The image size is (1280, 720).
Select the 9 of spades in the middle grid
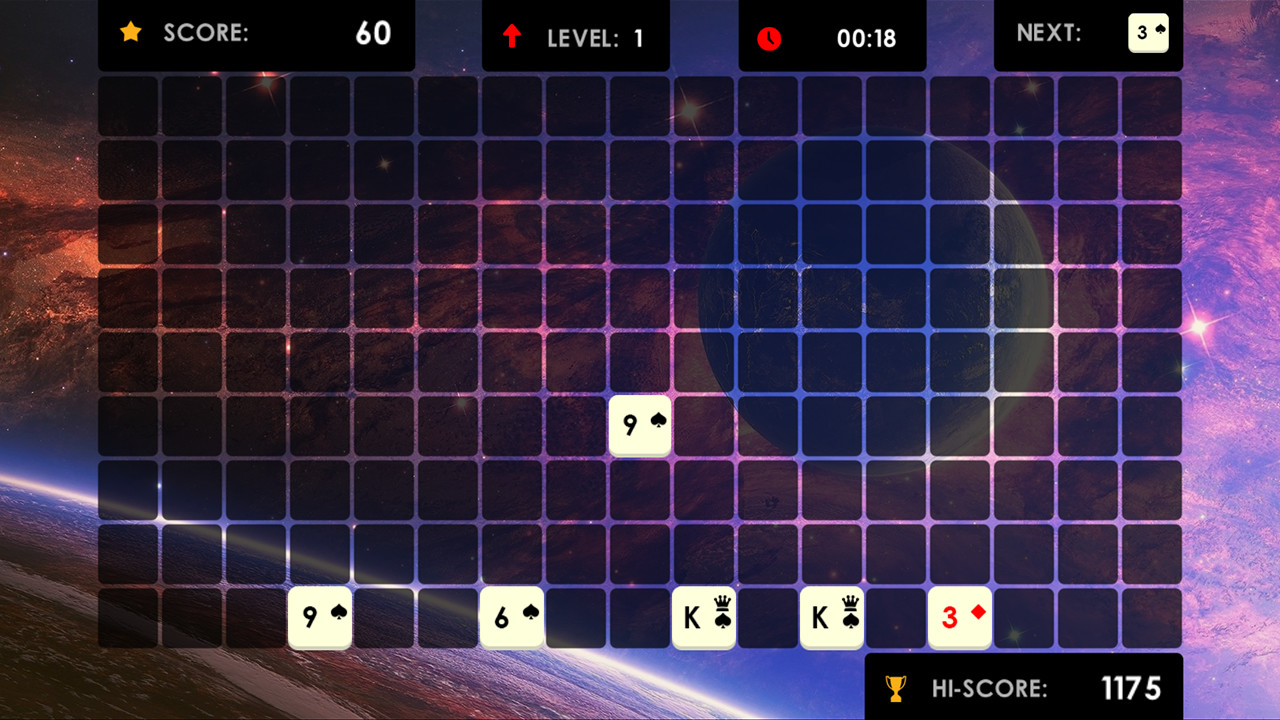pos(640,425)
